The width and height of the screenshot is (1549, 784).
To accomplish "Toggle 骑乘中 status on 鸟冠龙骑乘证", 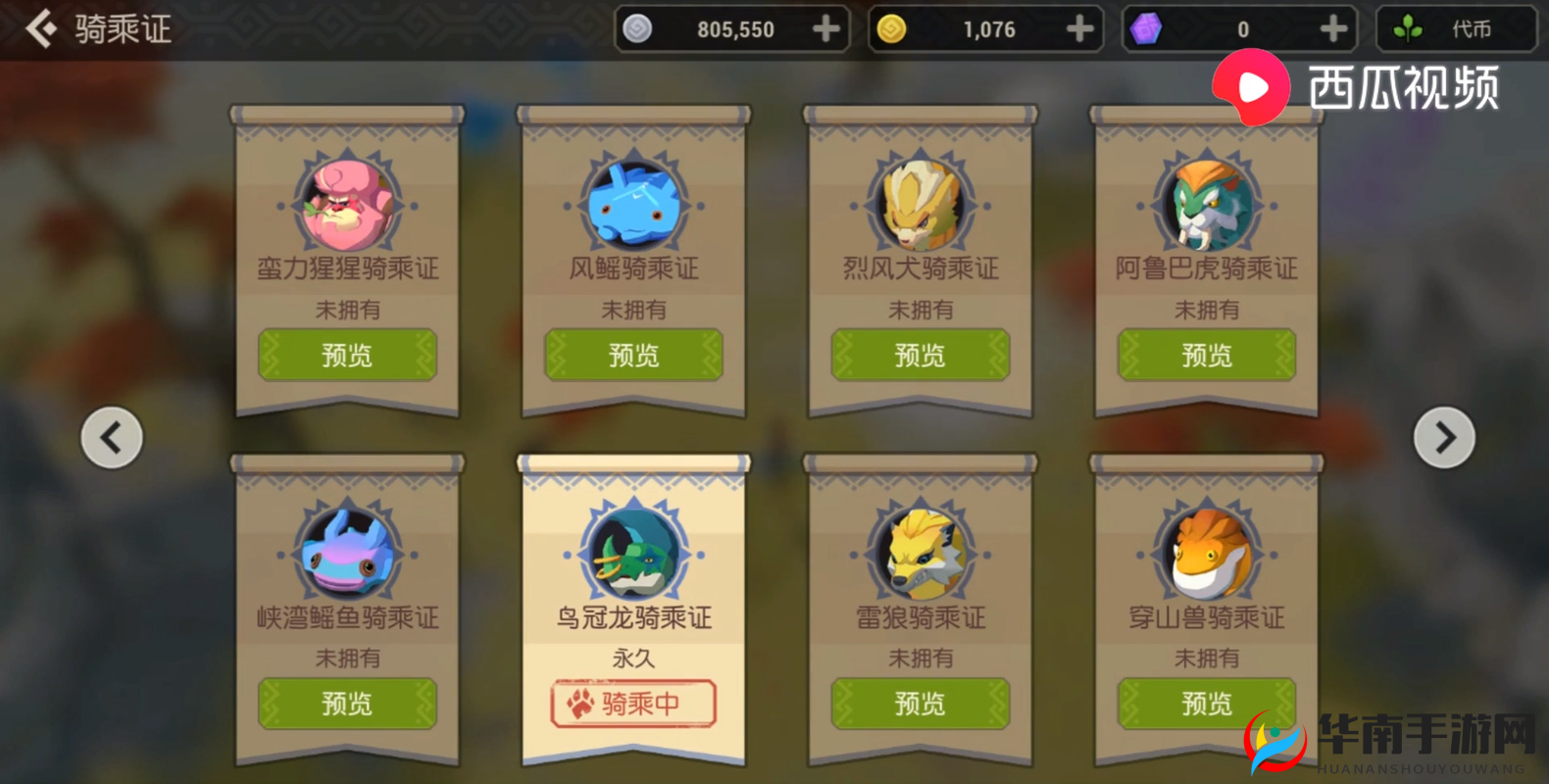I will click(x=632, y=704).
